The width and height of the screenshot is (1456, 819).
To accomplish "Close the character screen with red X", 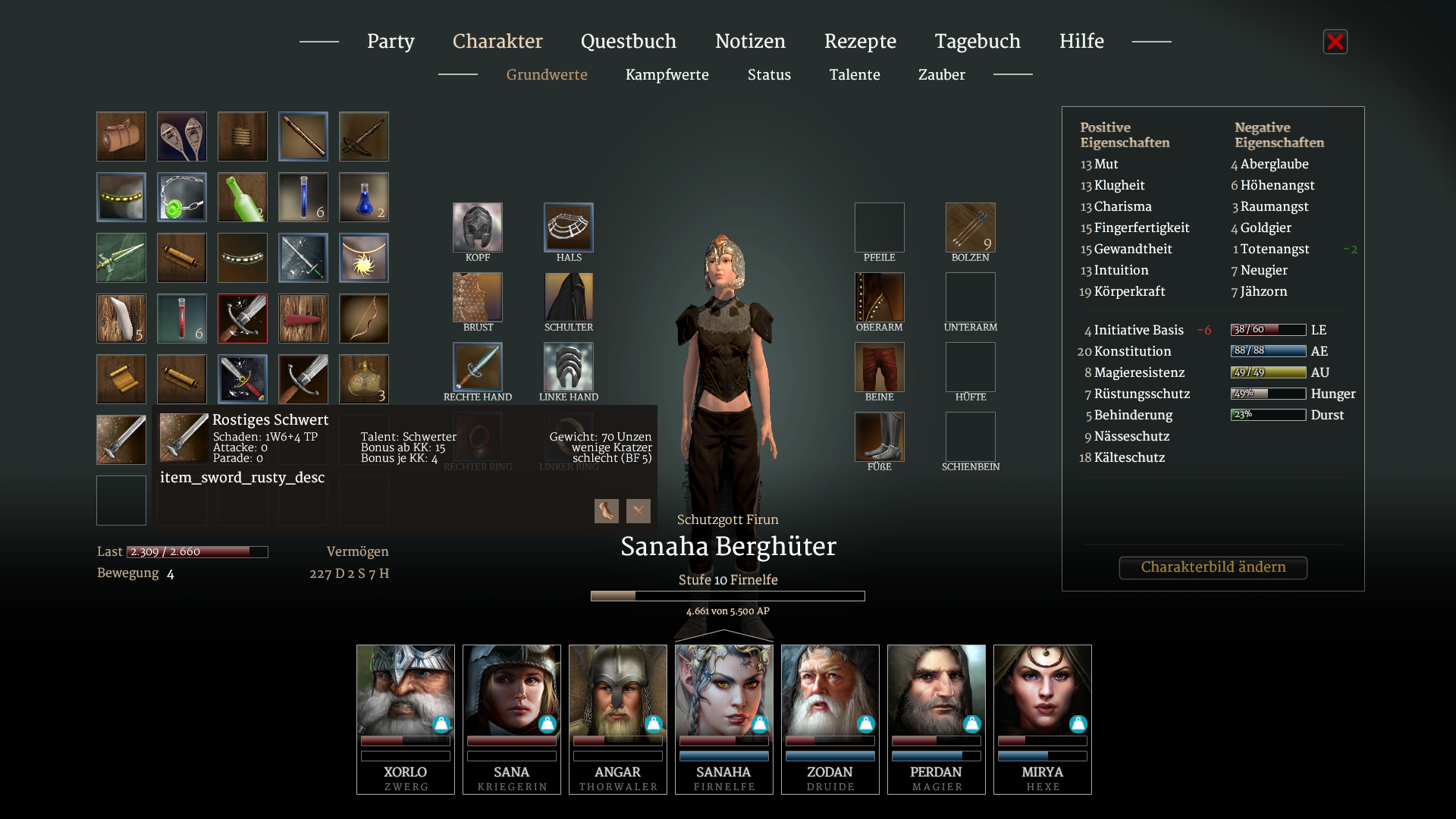I will (1335, 42).
